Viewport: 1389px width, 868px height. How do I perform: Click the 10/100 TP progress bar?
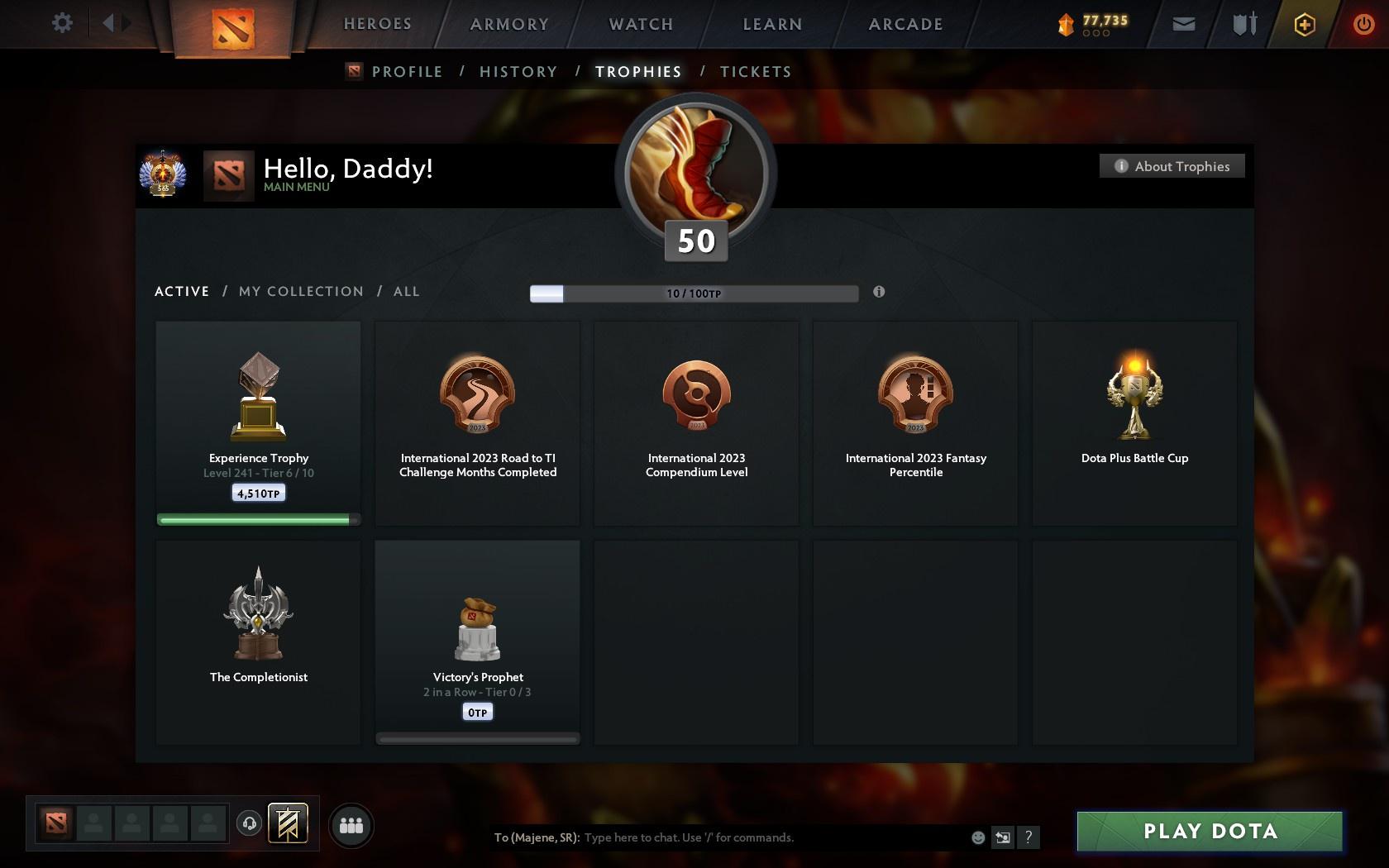[694, 293]
